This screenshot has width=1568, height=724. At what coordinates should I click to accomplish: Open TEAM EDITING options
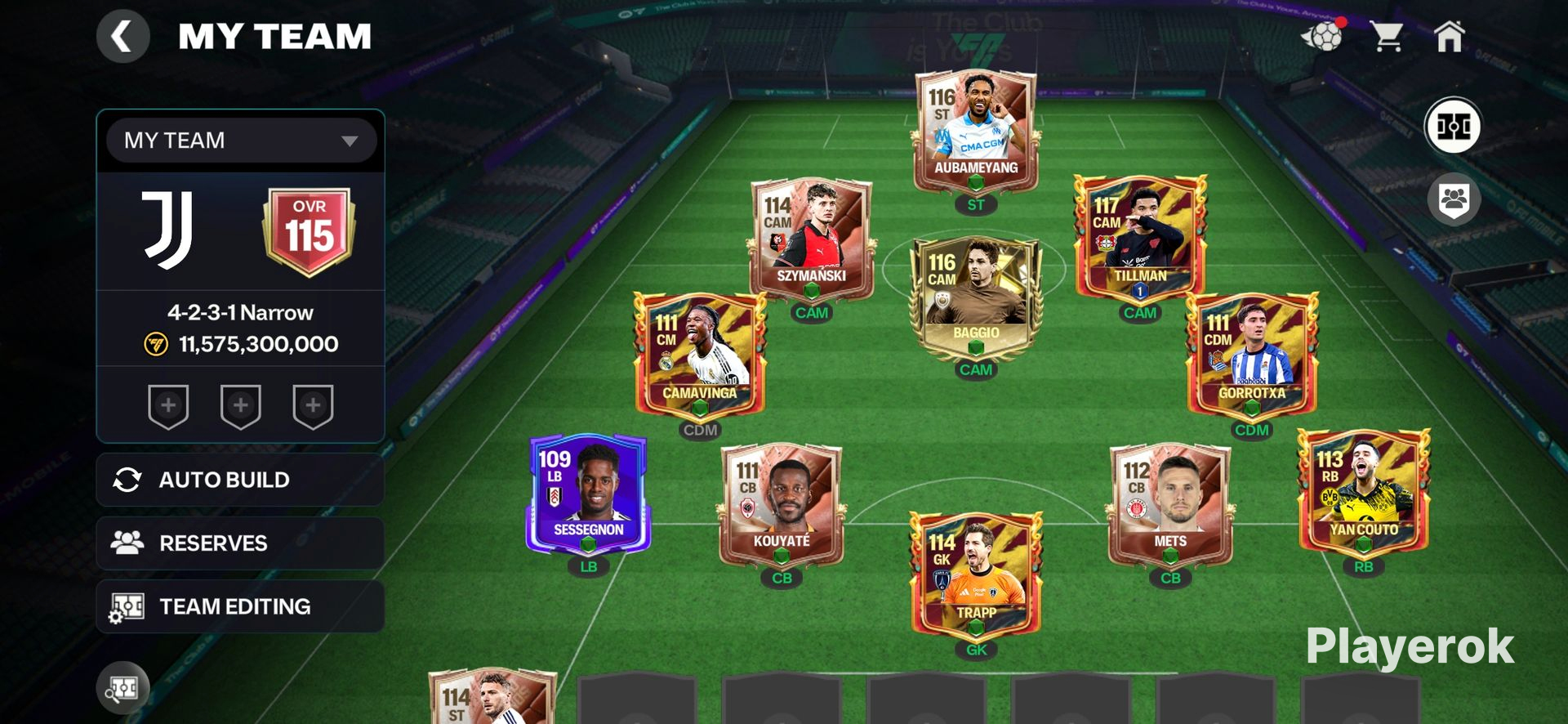tap(240, 606)
